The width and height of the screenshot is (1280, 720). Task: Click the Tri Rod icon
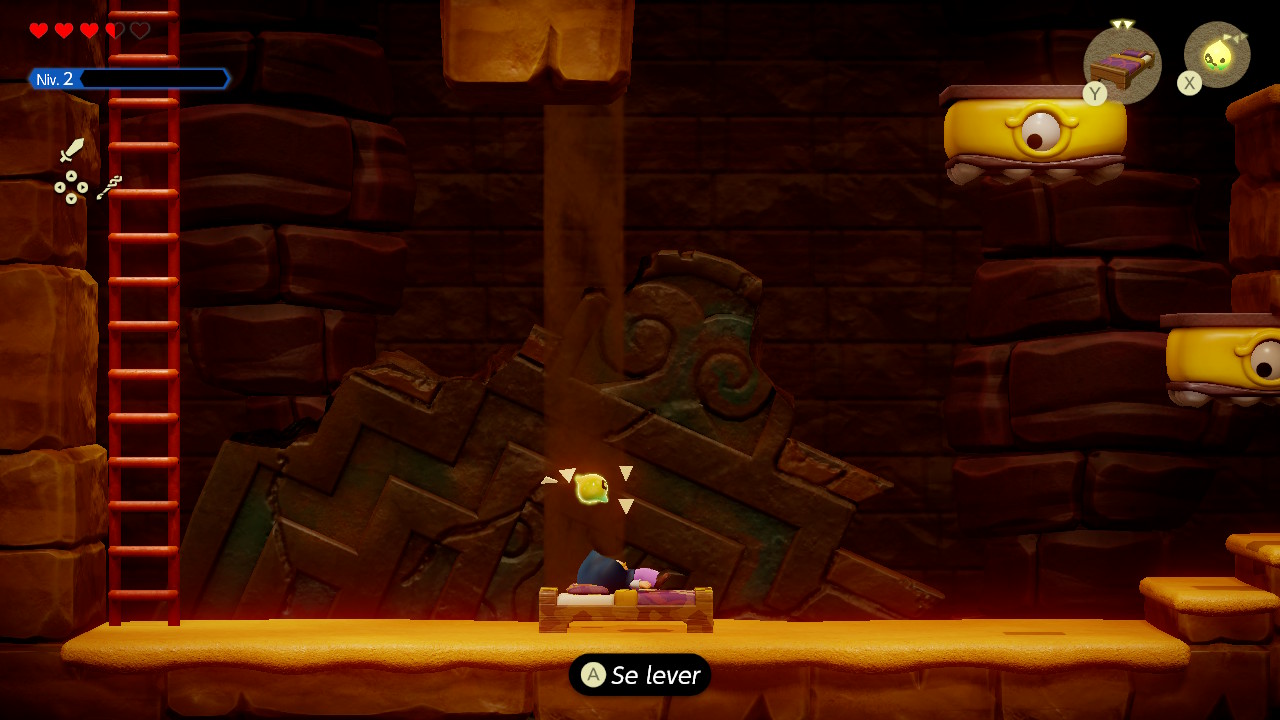point(110,186)
